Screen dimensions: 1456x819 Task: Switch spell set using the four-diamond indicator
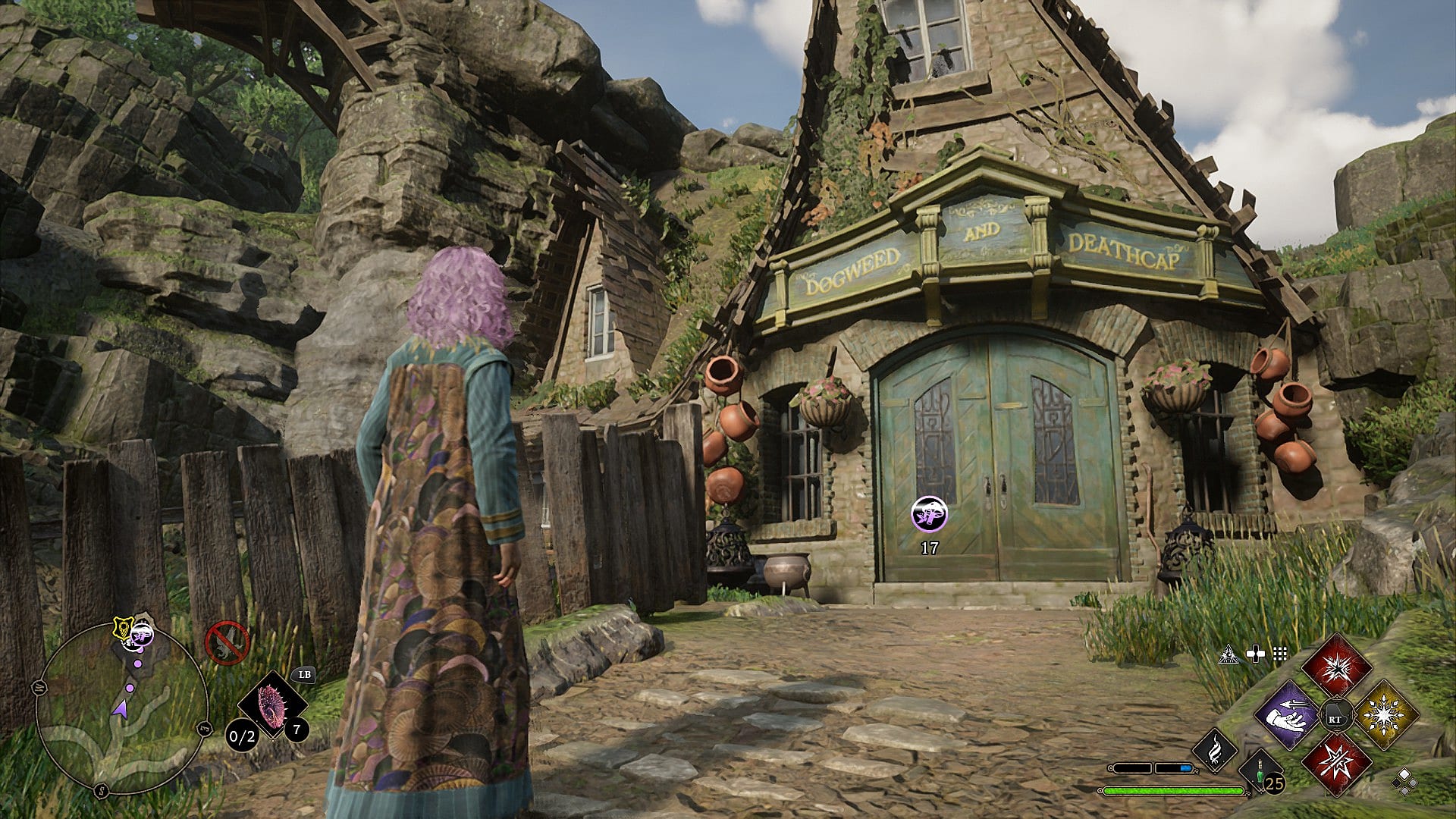click(1403, 781)
